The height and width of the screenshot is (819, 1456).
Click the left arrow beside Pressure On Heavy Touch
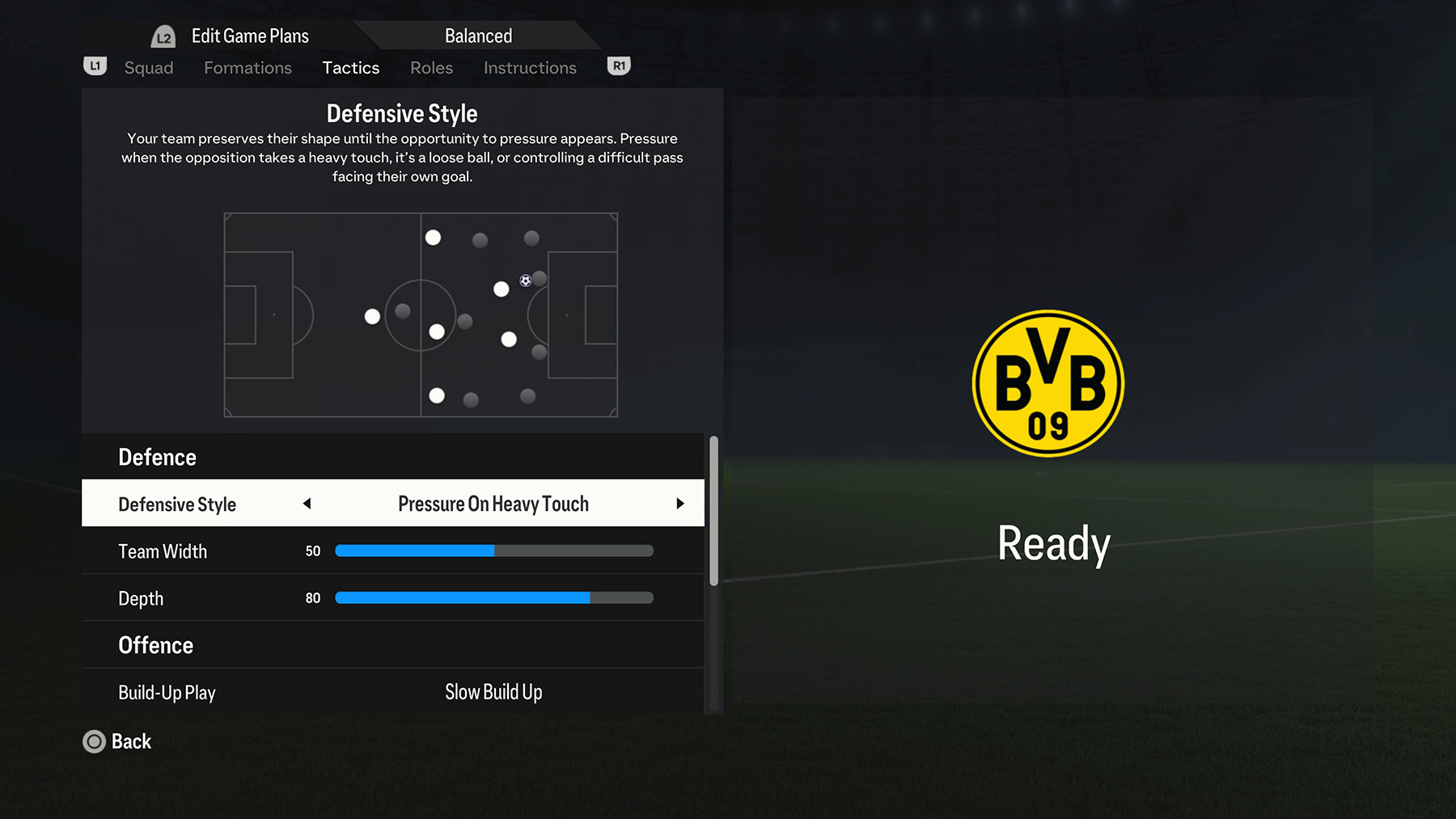tap(307, 503)
